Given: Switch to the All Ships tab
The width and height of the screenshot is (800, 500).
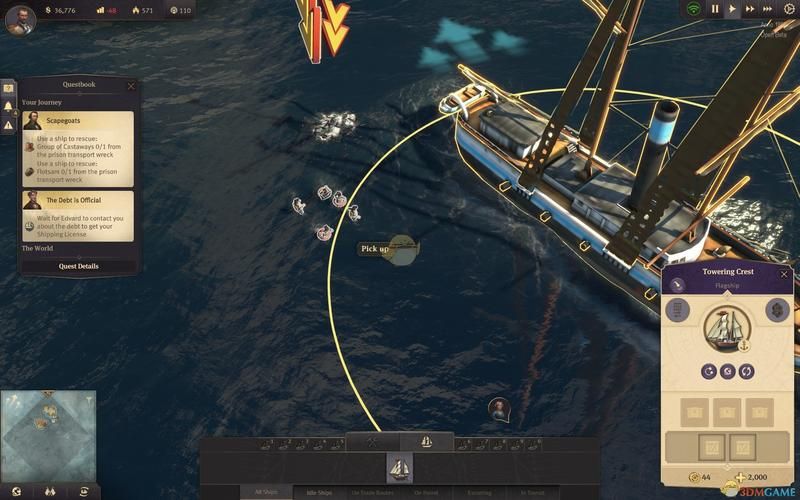Looking at the screenshot, I should pyautogui.click(x=264, y=492).
